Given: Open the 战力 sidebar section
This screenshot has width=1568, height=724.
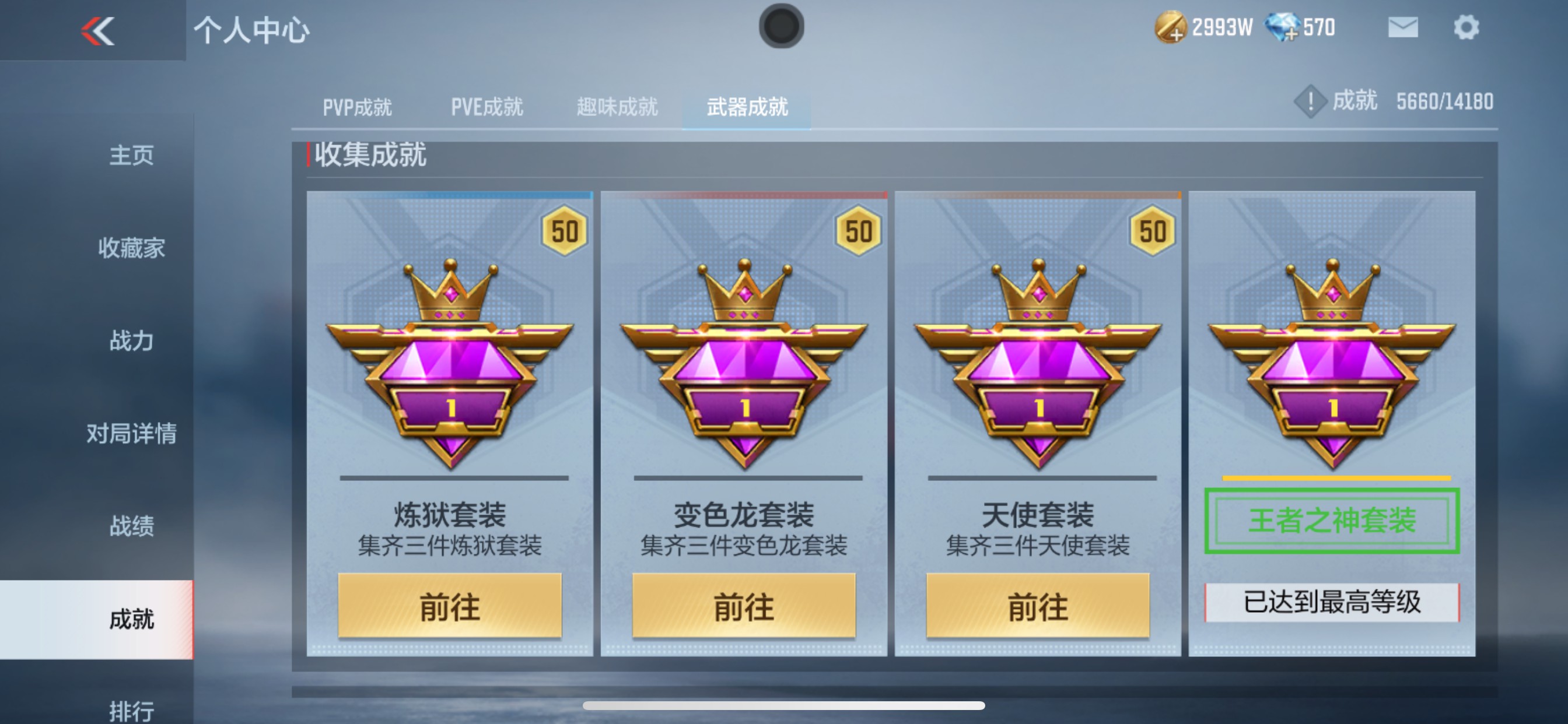Looking at the screenshot, I should click(x=129, y=340).
